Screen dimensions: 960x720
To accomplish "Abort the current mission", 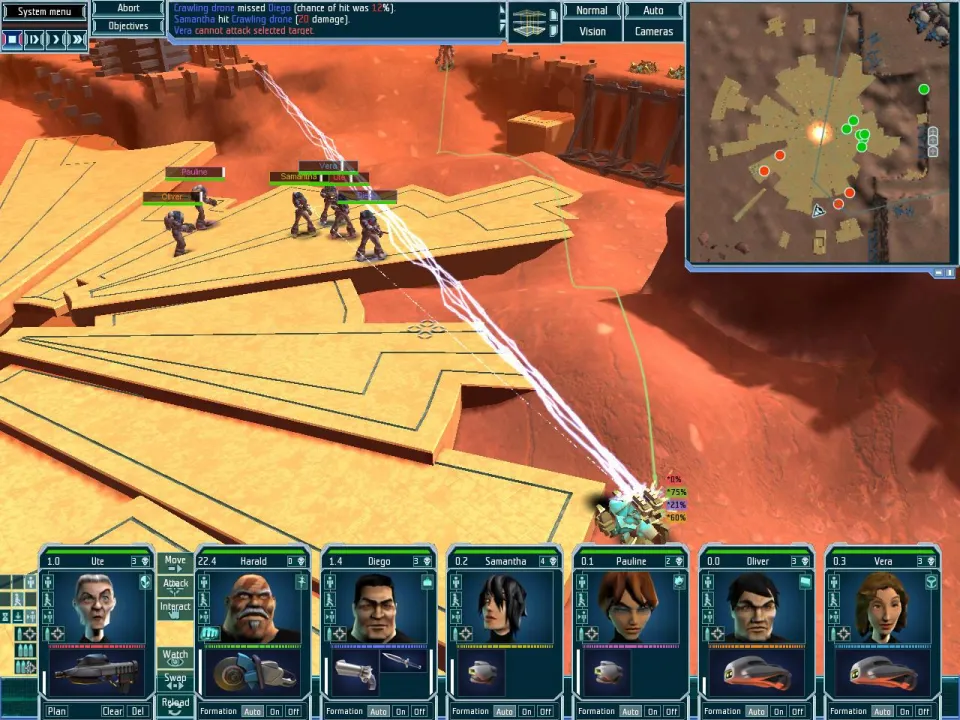I will [128, 8].
